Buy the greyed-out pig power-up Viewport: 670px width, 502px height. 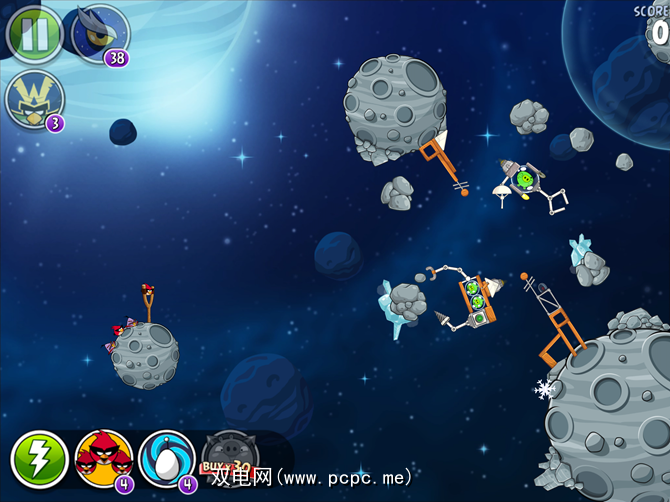[229, 460]
